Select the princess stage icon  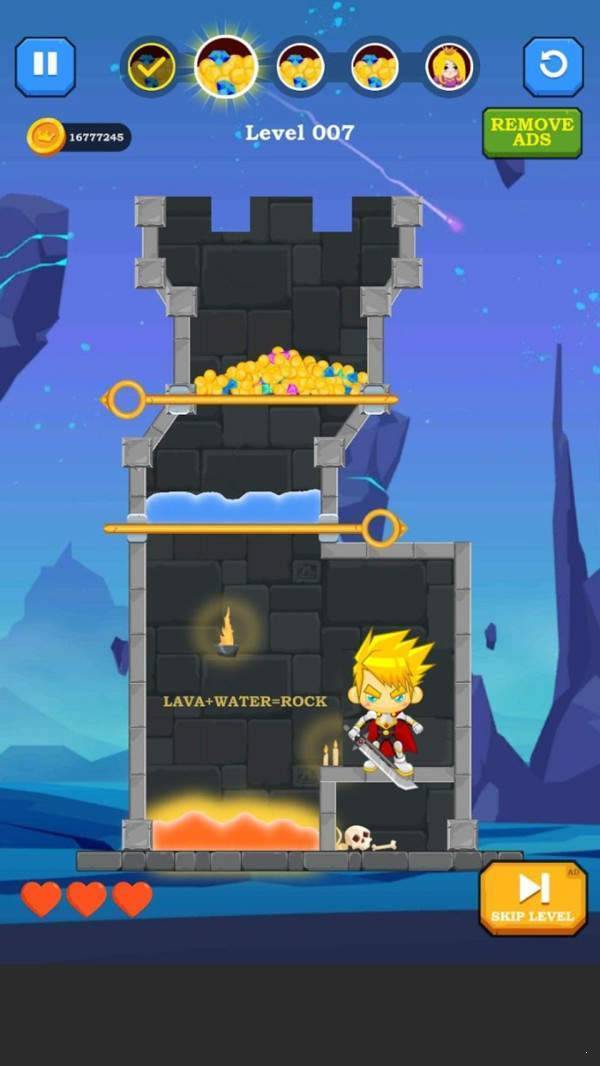449,67
